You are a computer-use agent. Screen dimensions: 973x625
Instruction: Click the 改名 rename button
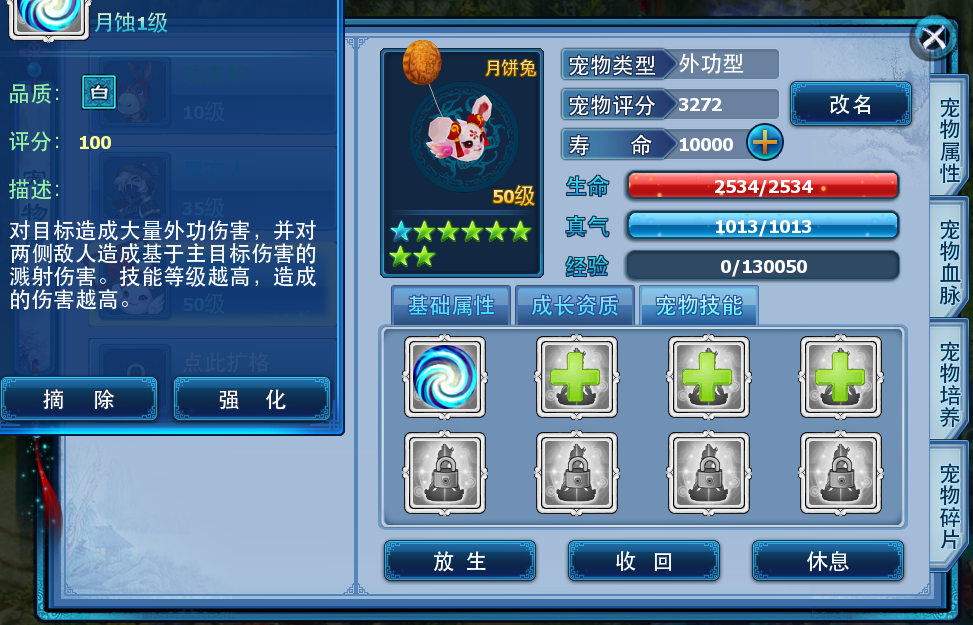pyautogui.click(x=851, y=104)
